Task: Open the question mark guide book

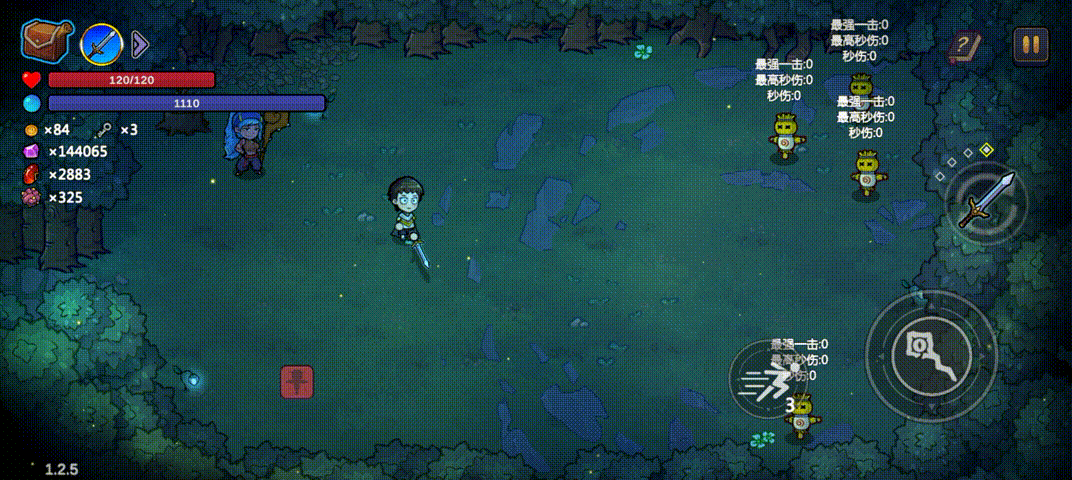Action: tap(964, 45)
